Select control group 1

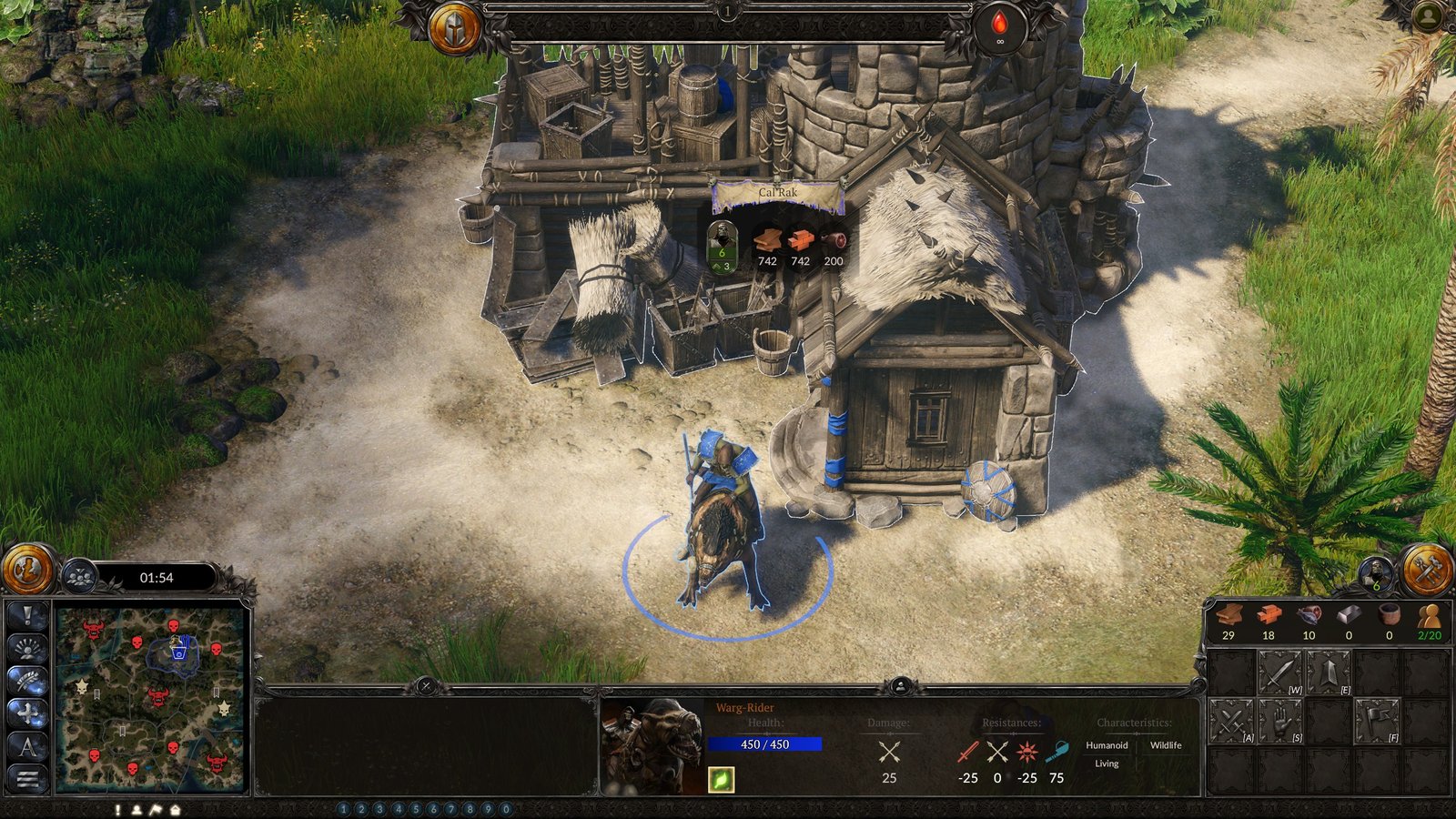click(x=343, y=809)
